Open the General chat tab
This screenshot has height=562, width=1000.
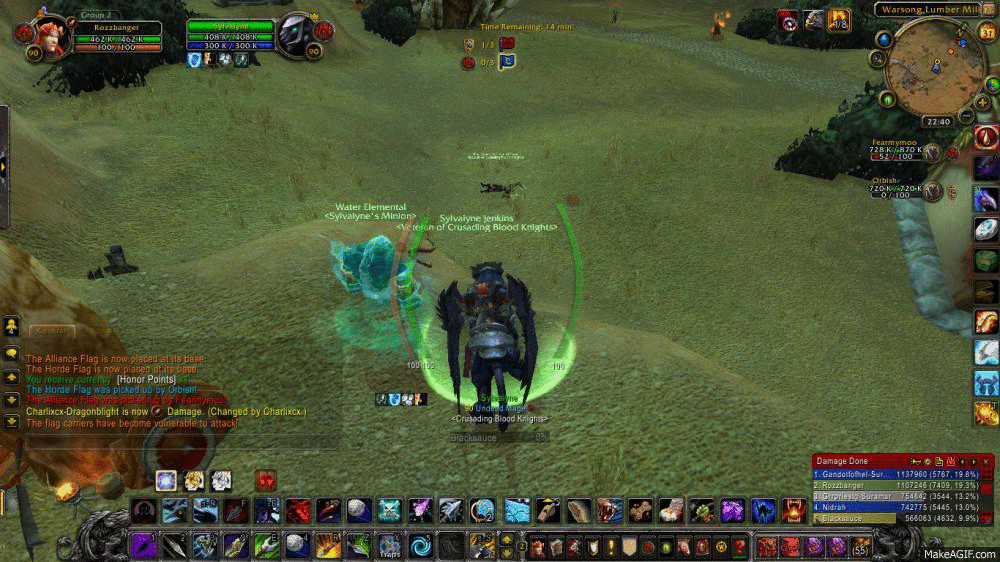(x=48, y=330)
